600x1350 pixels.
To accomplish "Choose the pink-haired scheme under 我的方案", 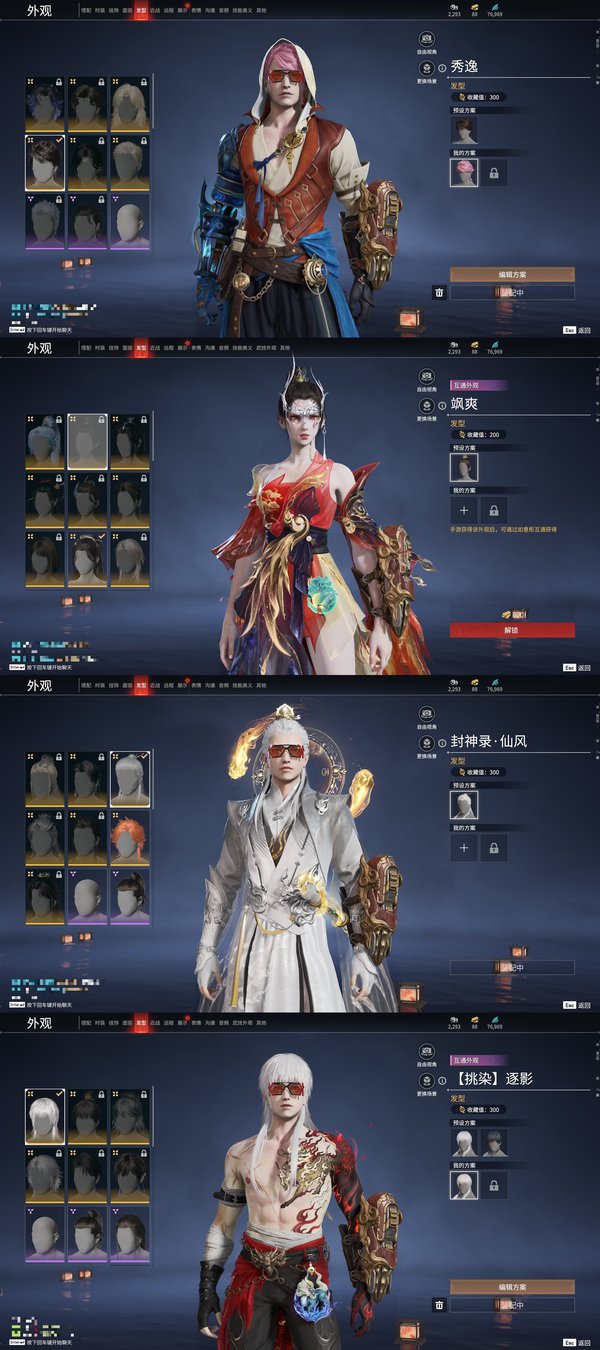I will coord(463,173).
